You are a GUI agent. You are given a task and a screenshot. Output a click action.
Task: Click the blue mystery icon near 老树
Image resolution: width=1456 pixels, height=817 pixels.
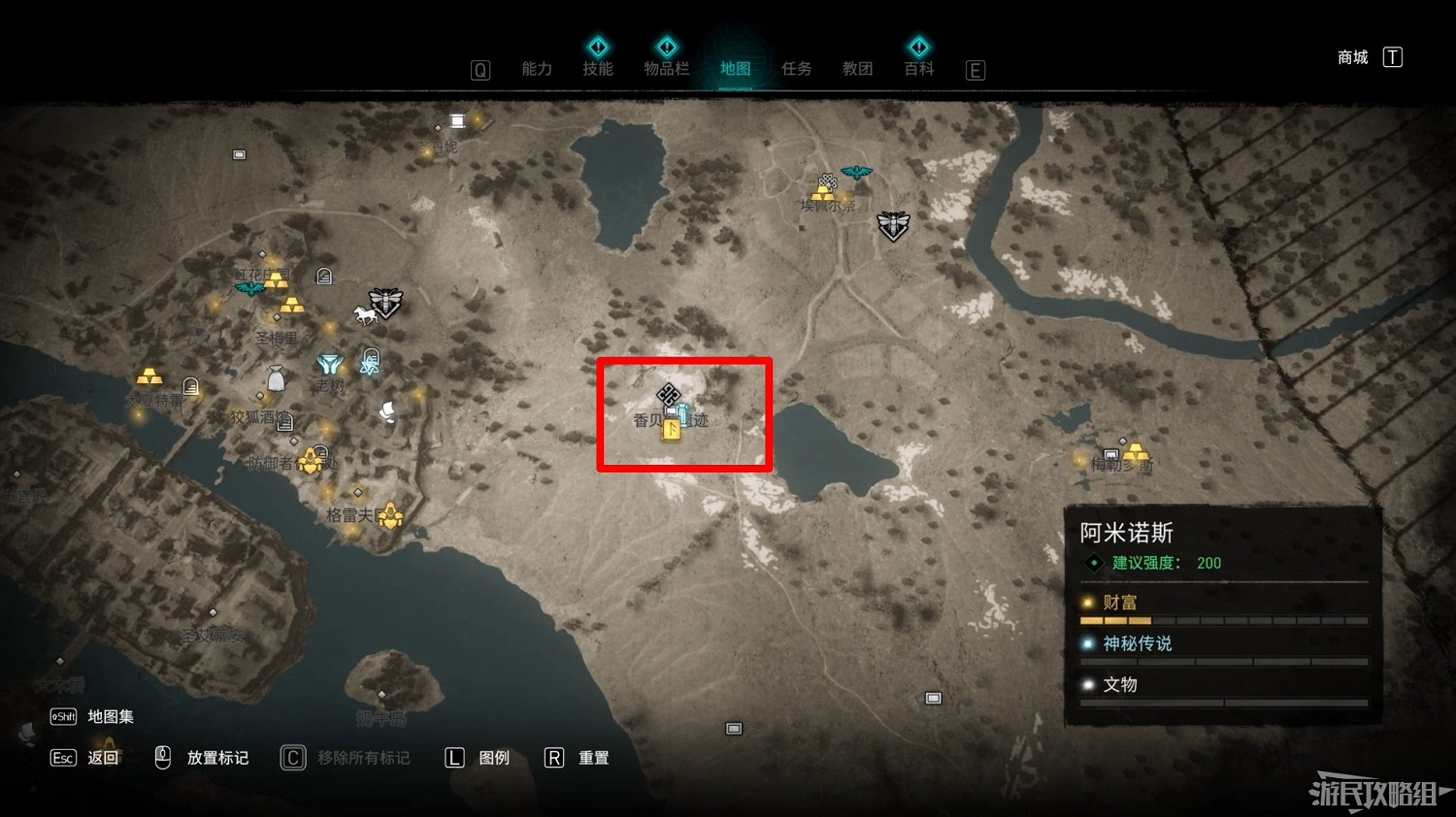[330, 364]
